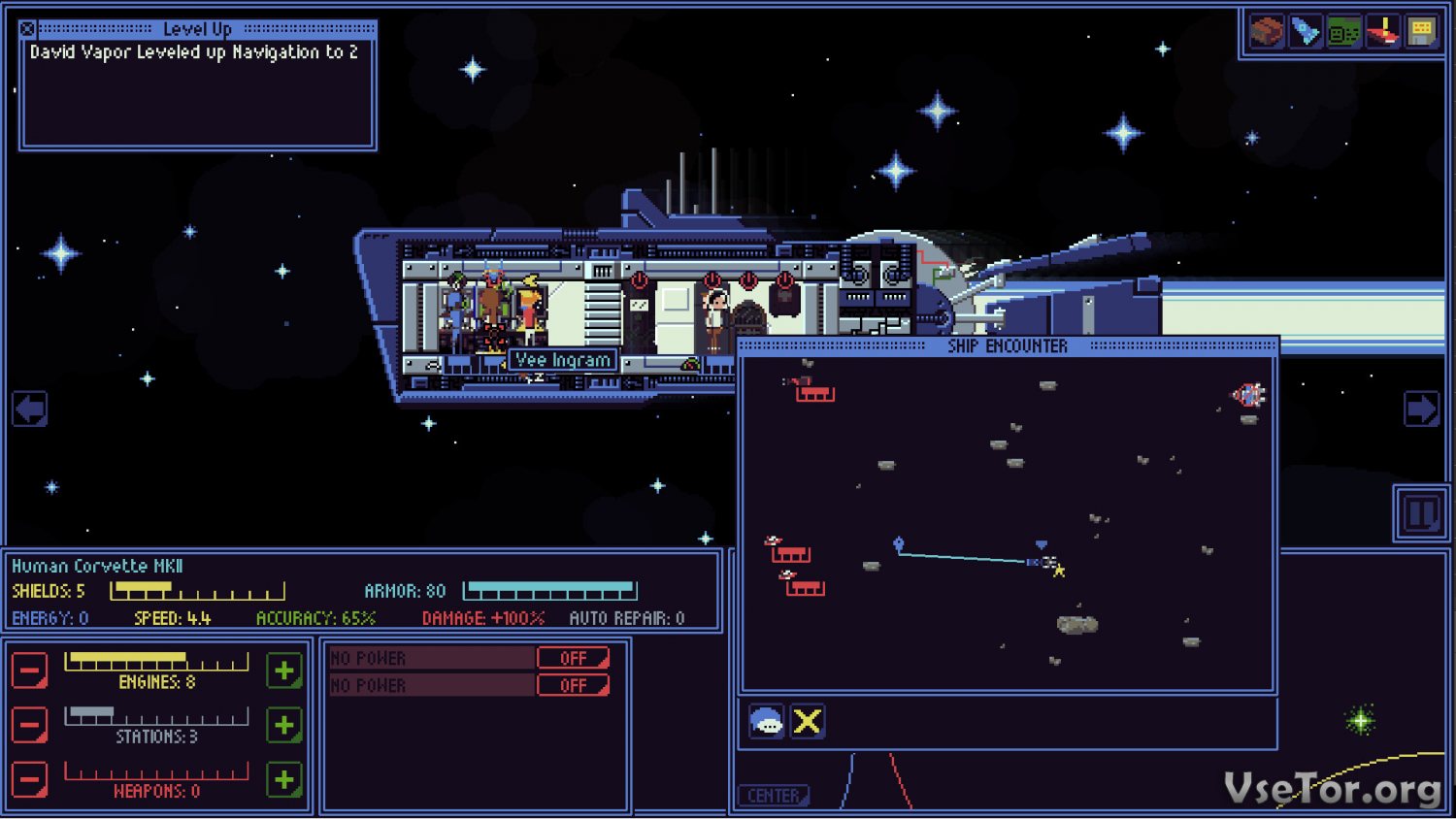Open the green crew roster icon

[1344, 32]
